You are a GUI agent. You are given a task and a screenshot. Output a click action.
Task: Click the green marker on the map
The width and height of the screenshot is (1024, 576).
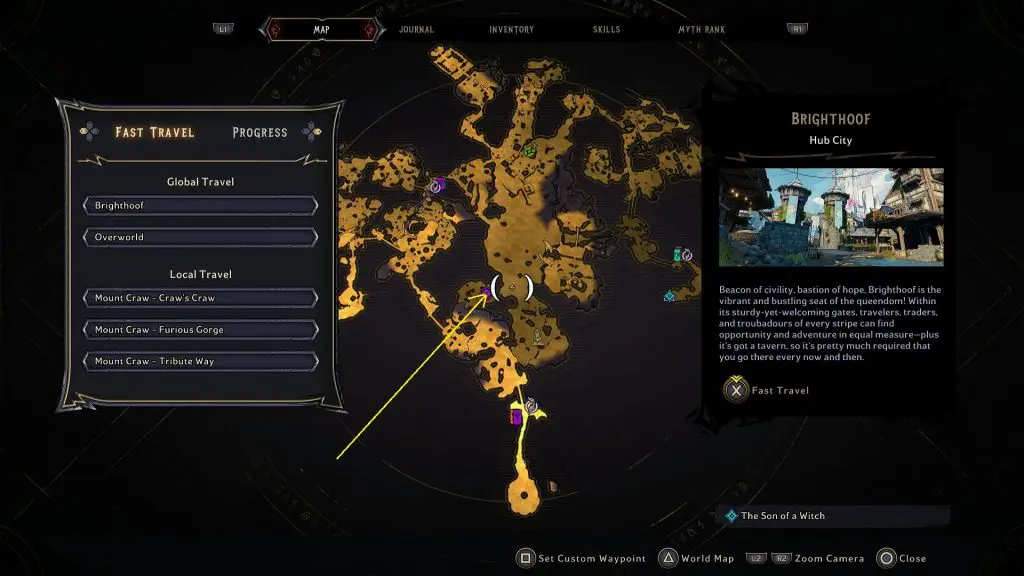530,151
